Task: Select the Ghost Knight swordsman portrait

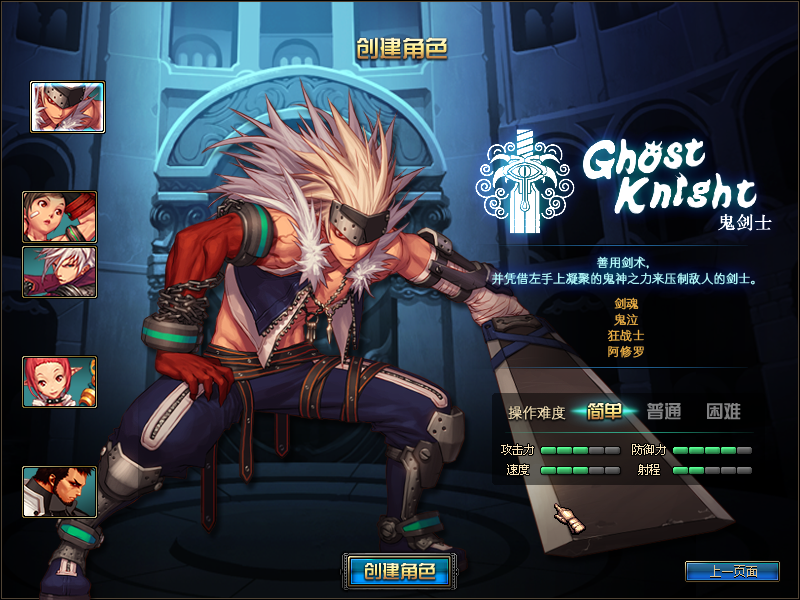Action: pos(67,107)
